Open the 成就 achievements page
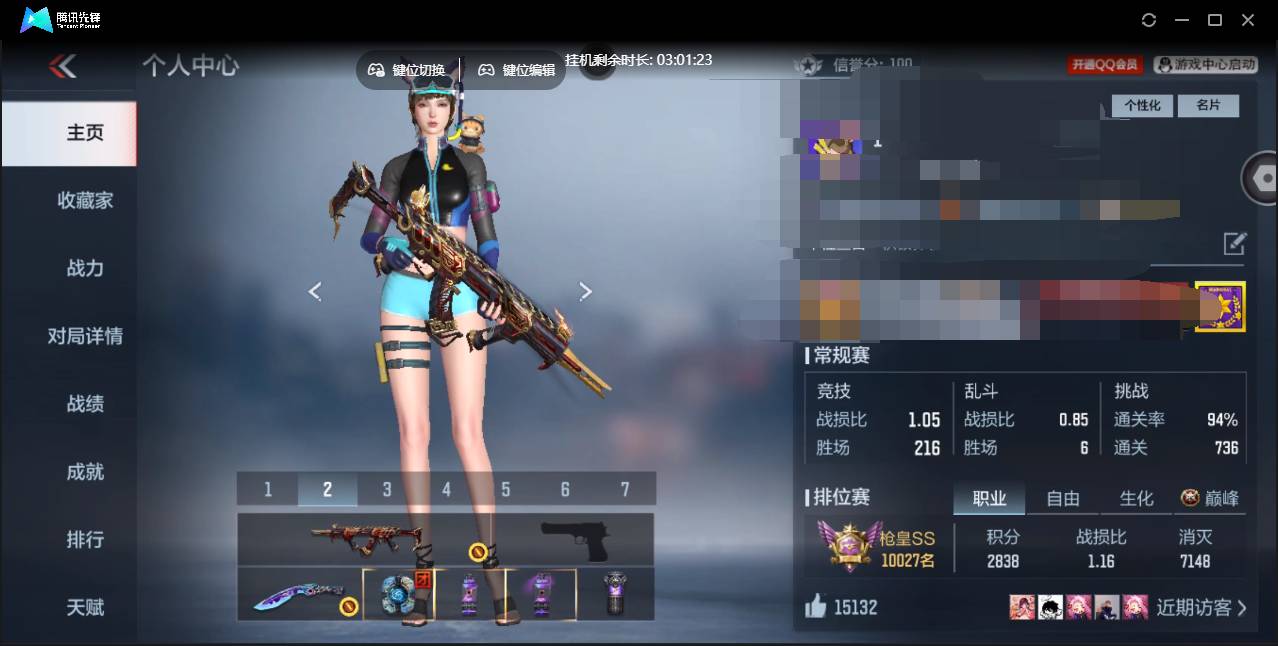Viewport: 1278px width, 646px height. click(85, 472)
